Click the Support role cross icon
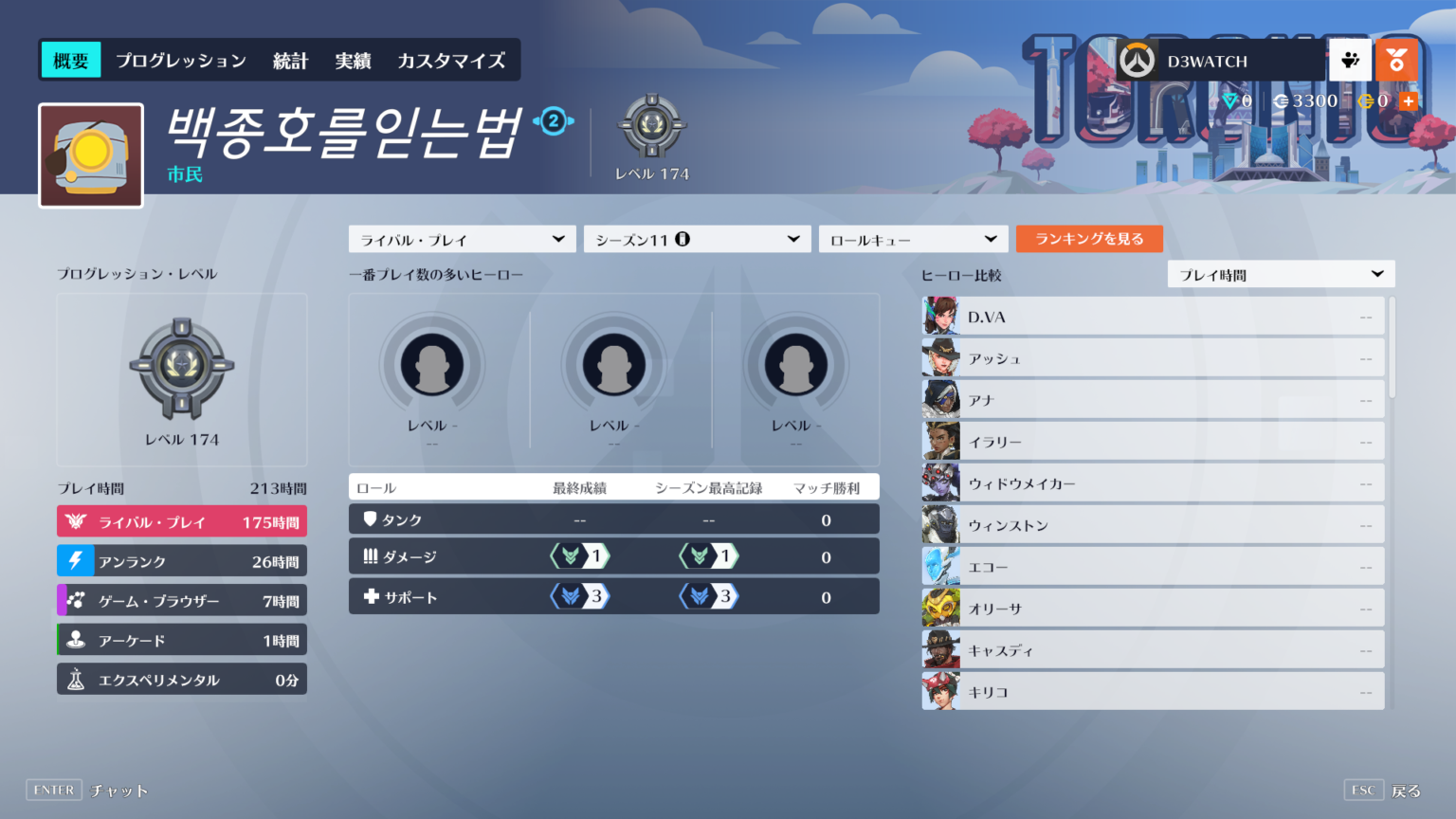 [x=370, y=596]
